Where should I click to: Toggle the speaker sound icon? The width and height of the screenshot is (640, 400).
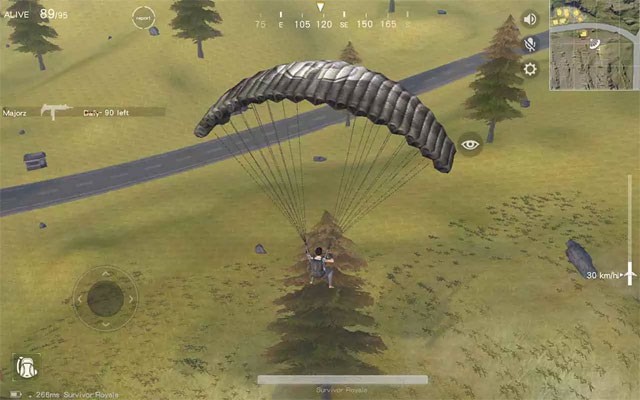tap(530, 19)
